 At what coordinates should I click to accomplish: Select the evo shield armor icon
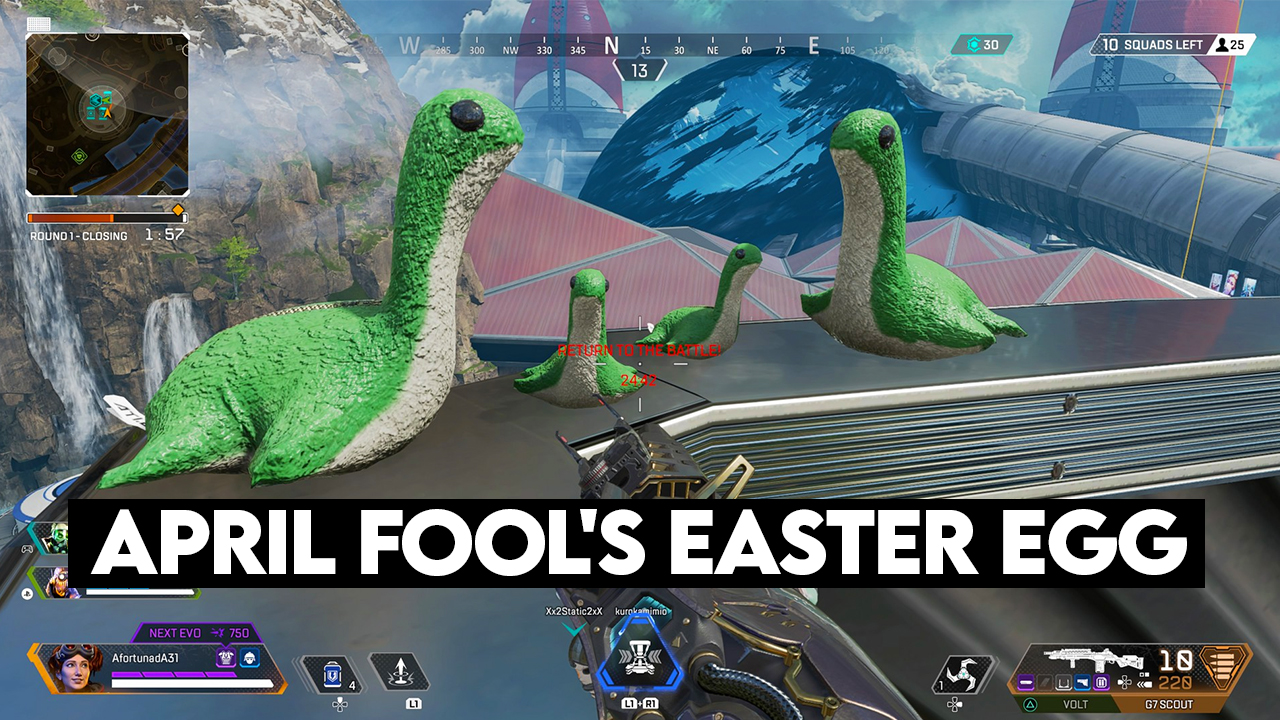(x=226, y=658)
